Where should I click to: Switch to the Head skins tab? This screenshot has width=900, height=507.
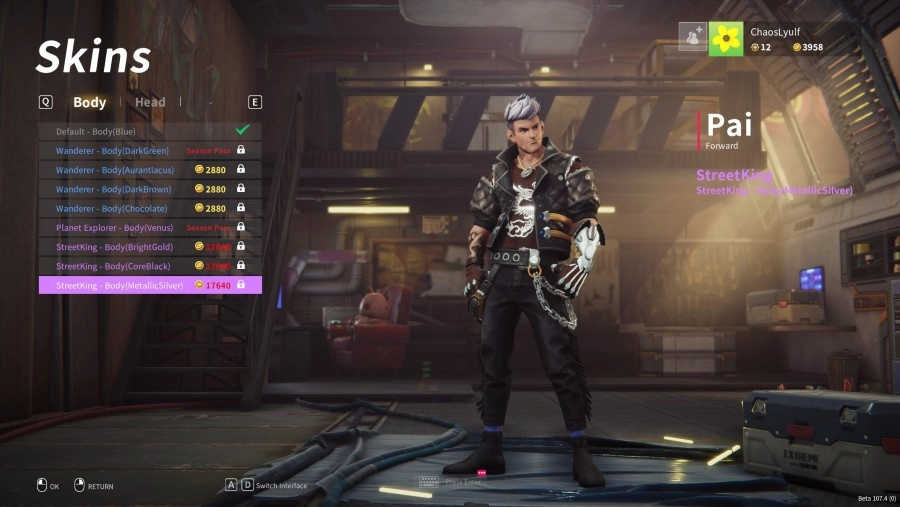click(x=150, y=102)
